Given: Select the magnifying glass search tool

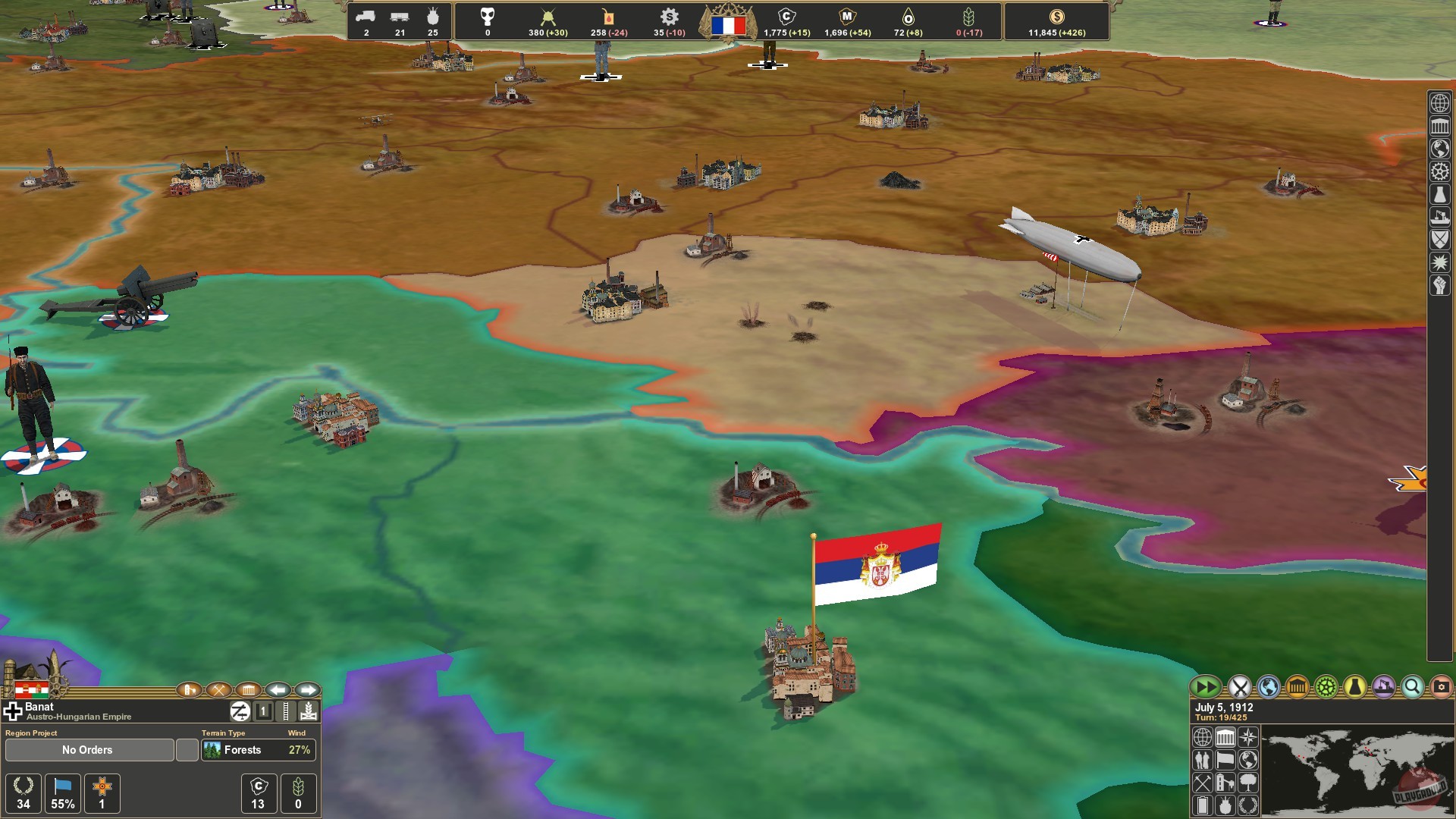Looking at the screenshot, I should pyautogui.click(x=1411, y=687).
